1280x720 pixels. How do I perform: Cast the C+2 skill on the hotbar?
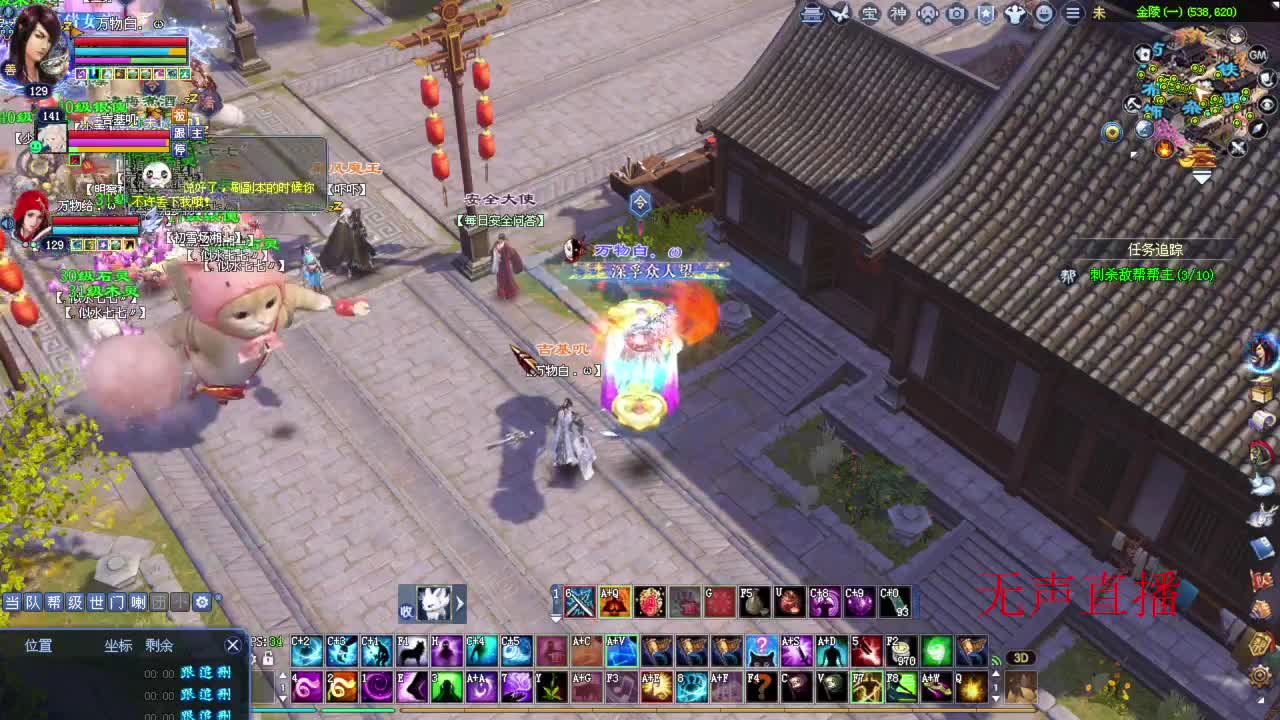[x=306, y=651]
